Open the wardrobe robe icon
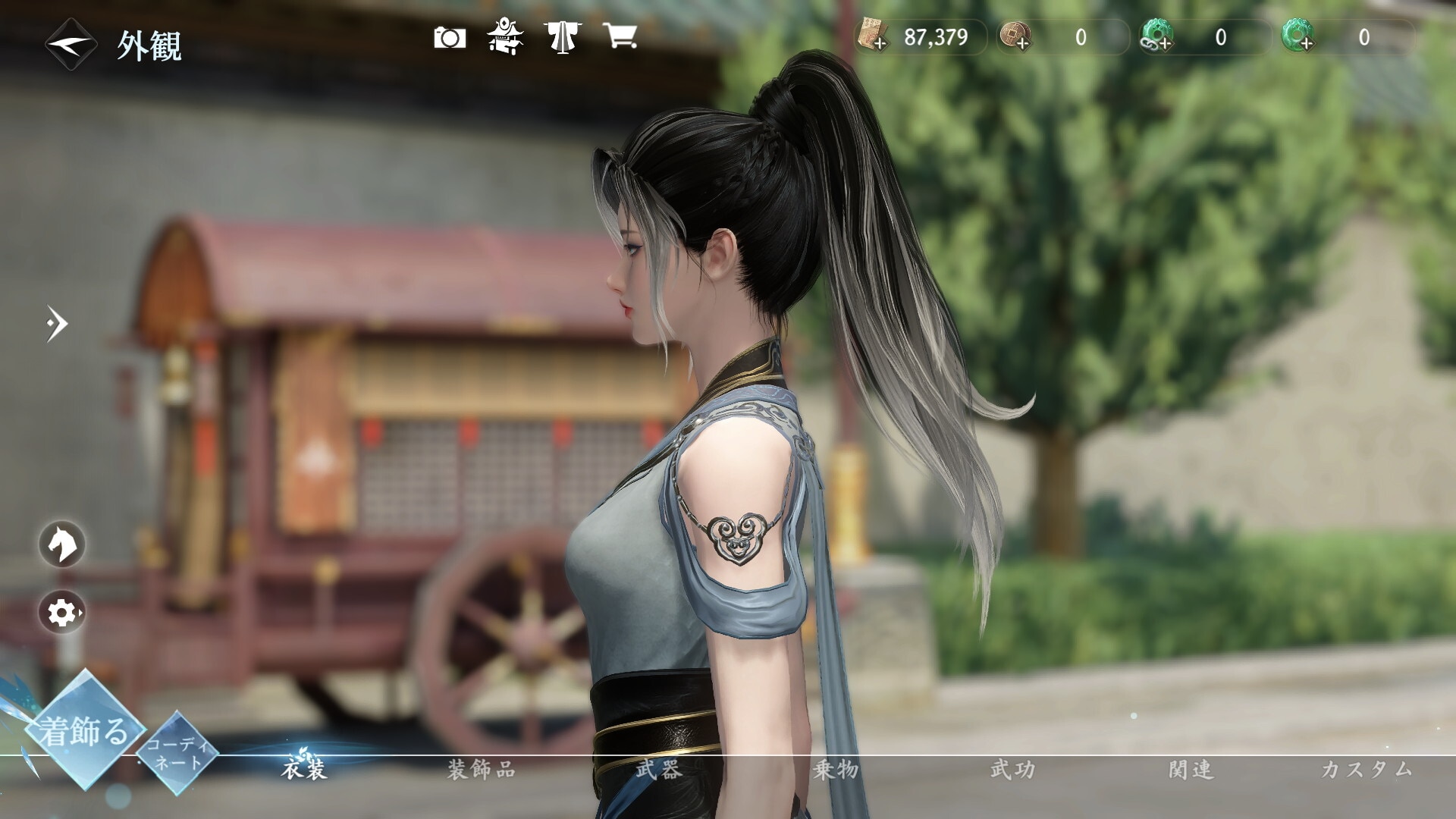1456x819 pixels. tap(561, 37)
